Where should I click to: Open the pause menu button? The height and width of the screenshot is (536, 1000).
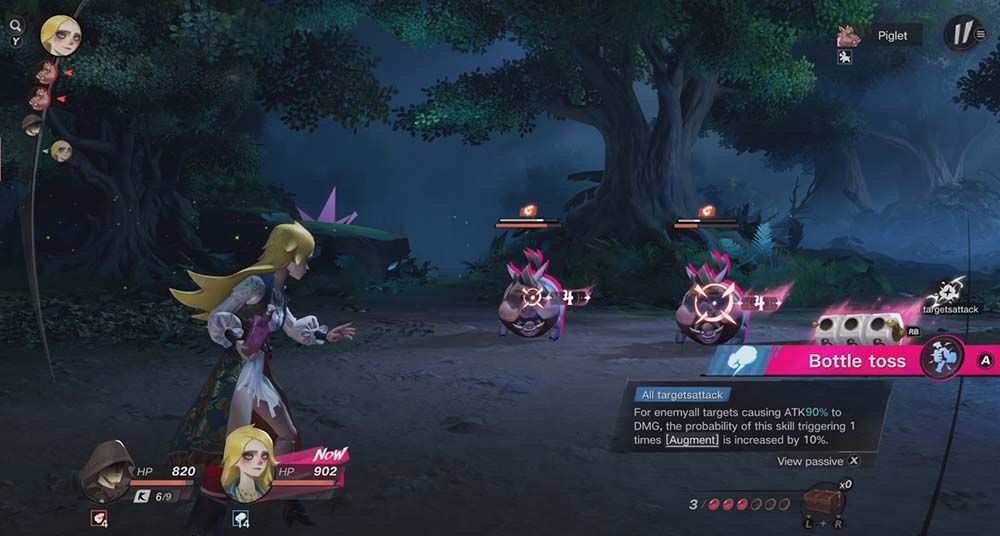[x=963, y=34]
